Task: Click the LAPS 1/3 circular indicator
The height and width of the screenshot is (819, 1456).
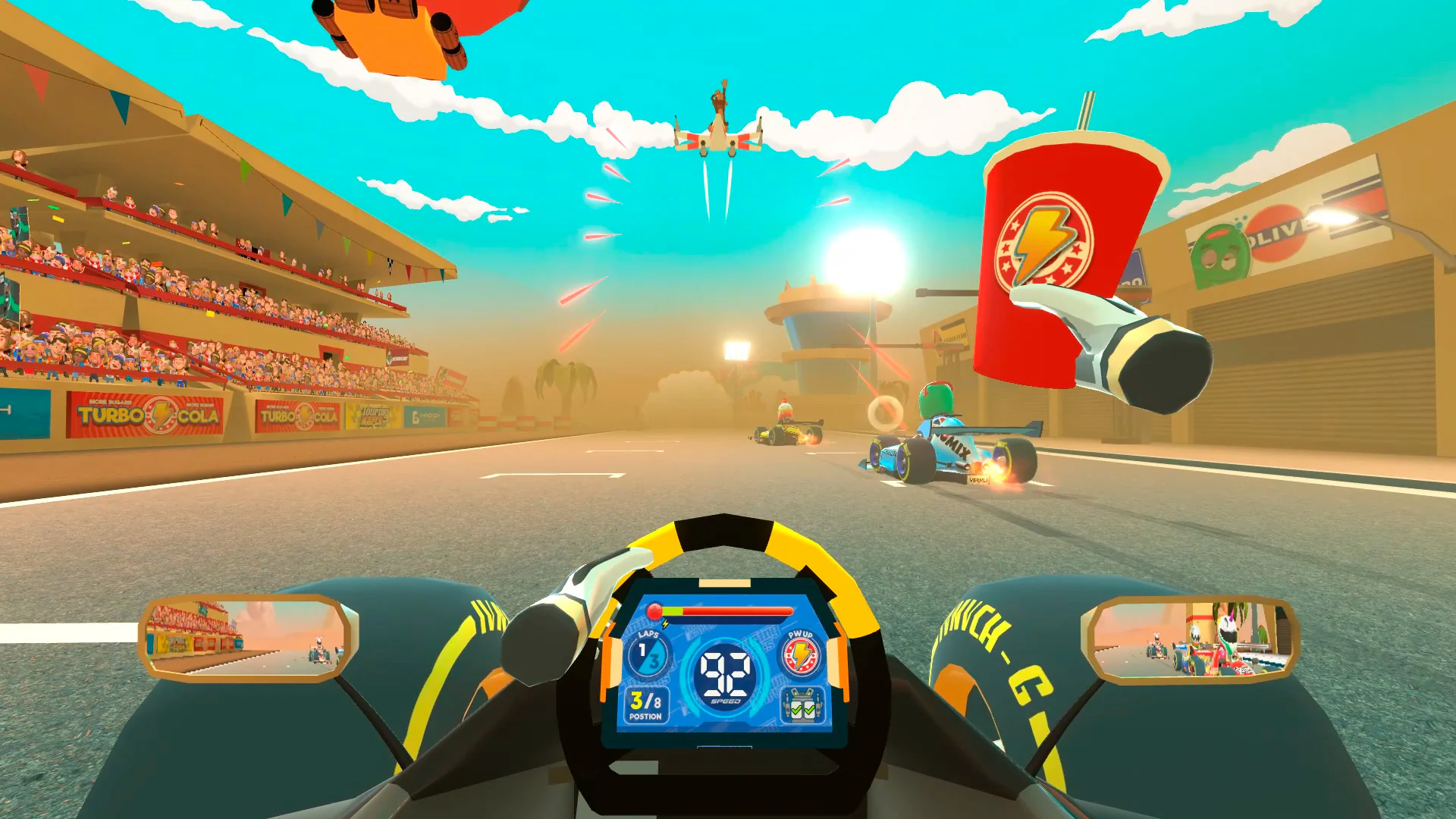Action: coord(646,653)
